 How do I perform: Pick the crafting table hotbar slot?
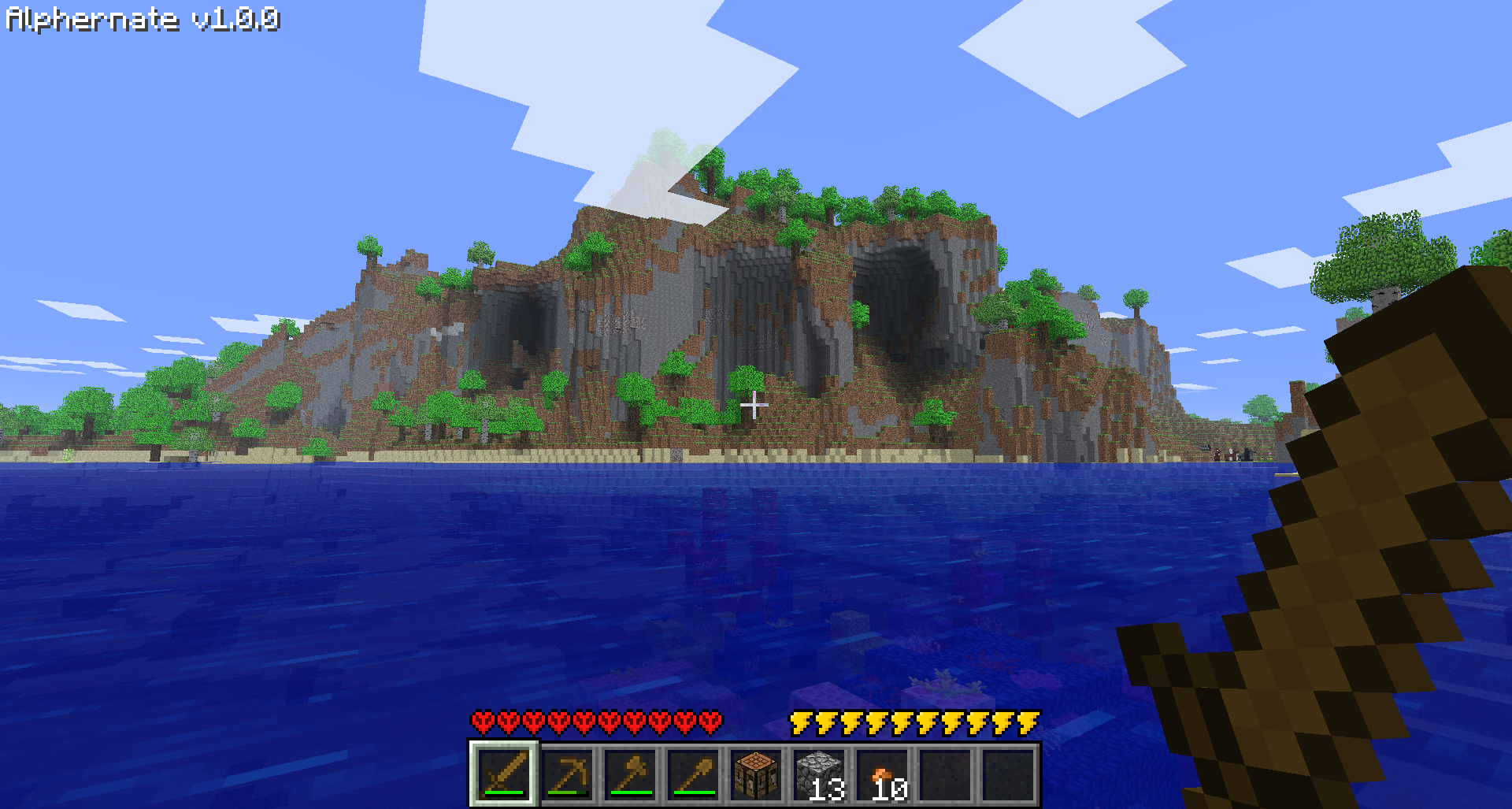pos(756,774)
